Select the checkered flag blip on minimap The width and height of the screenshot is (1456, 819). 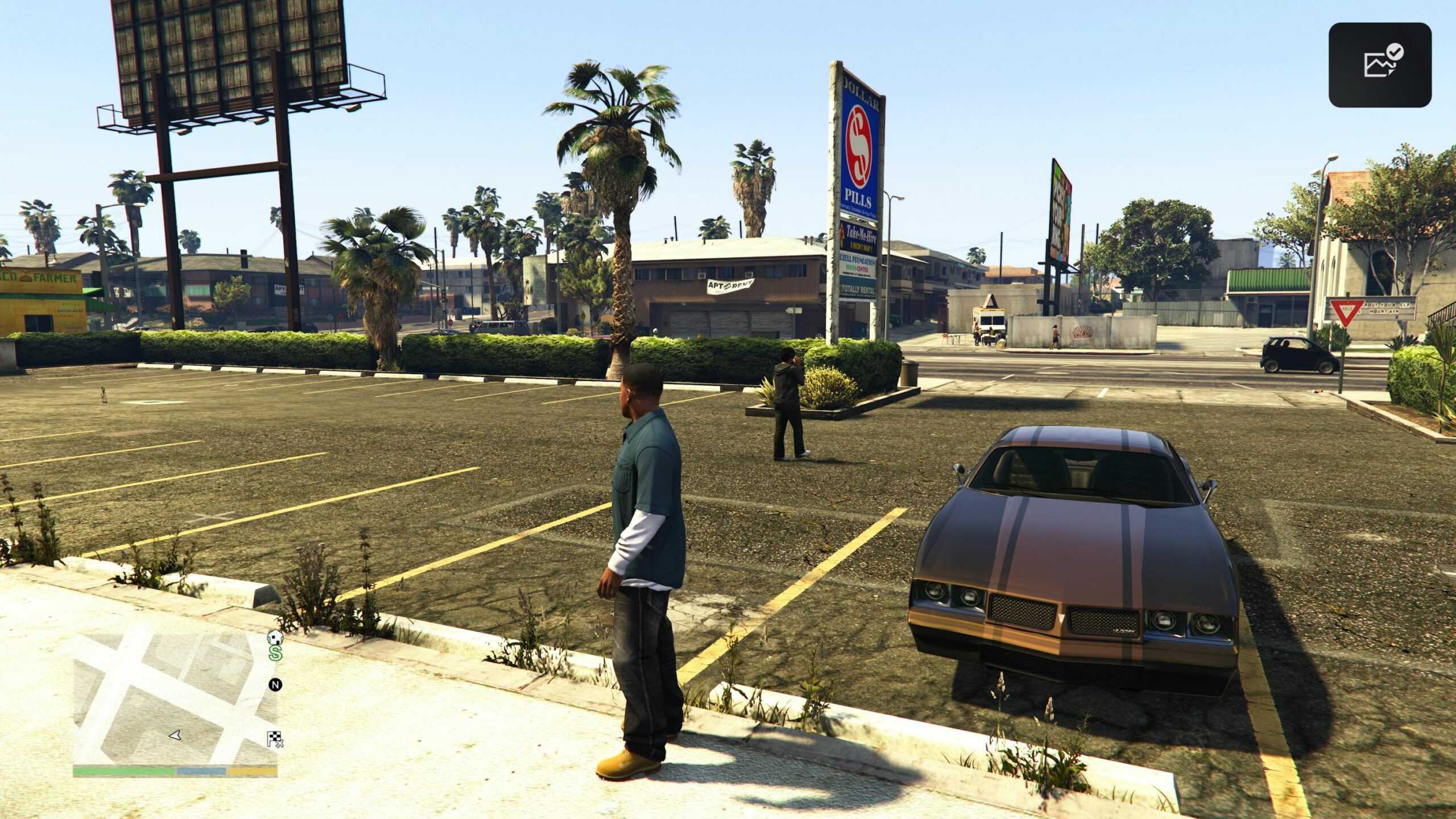pyautogui.click(x=275, y=739)
